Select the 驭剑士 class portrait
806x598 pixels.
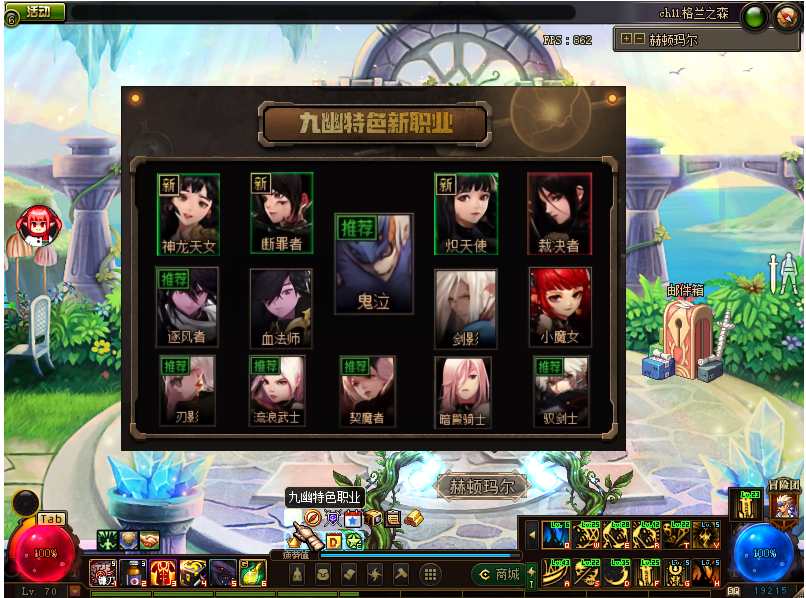(560, 390)
